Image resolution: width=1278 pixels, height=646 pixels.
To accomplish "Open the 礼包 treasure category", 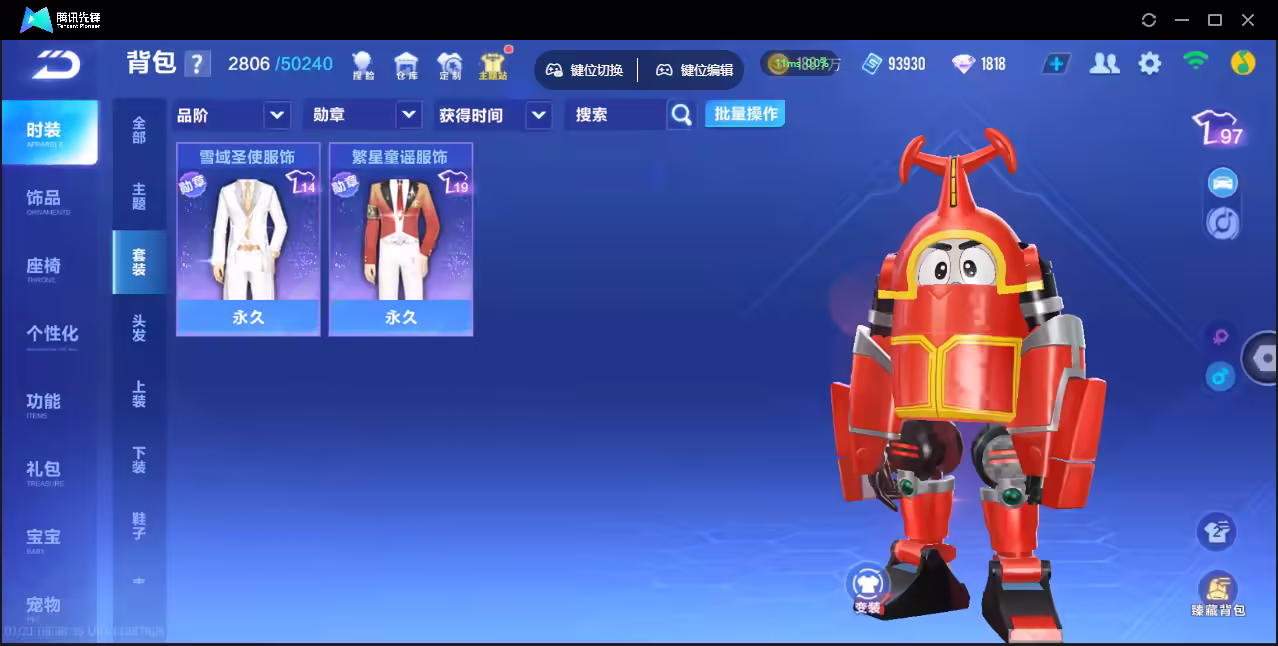I will click(45, 470).
